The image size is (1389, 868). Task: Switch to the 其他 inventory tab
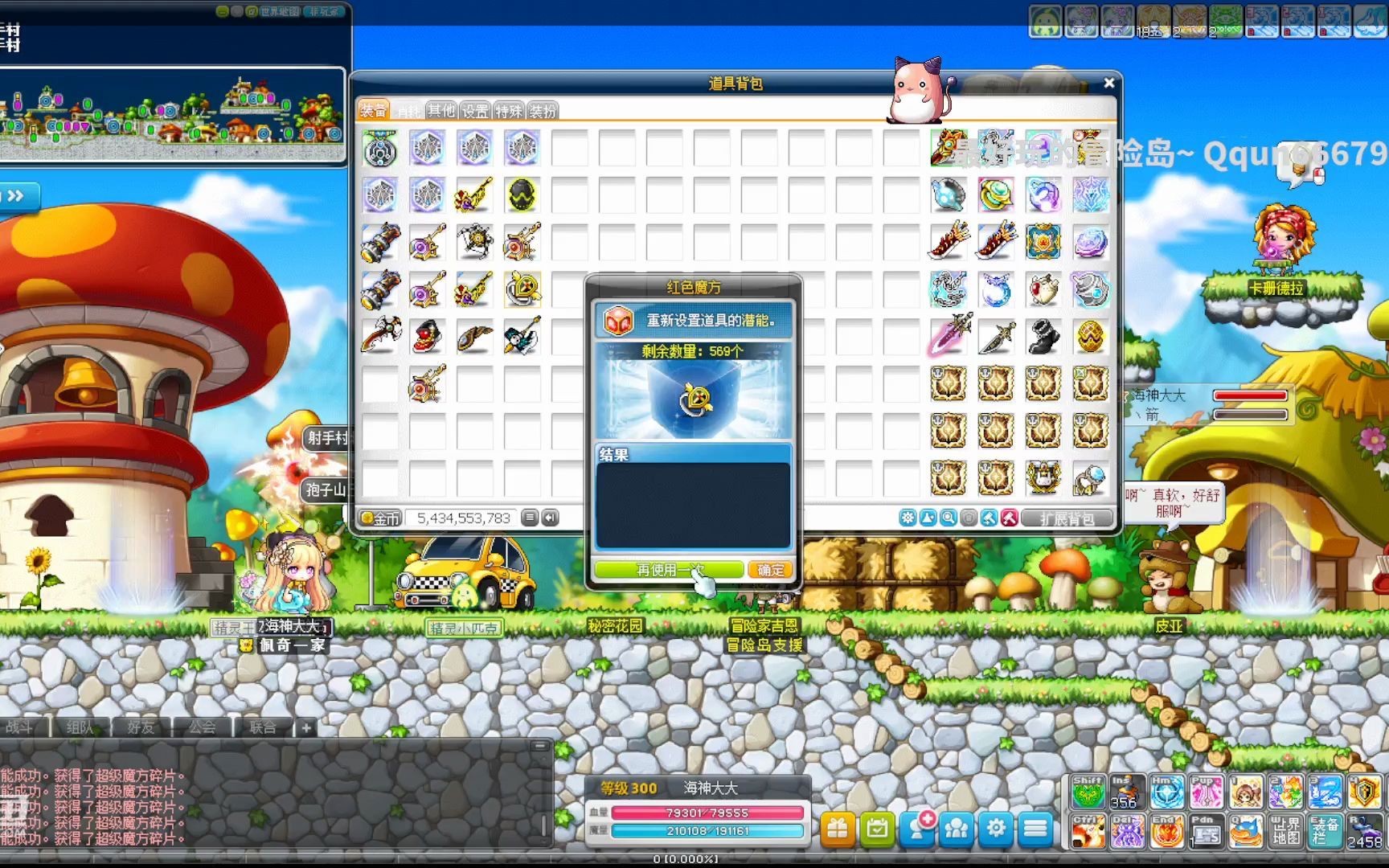coord(441,111)
